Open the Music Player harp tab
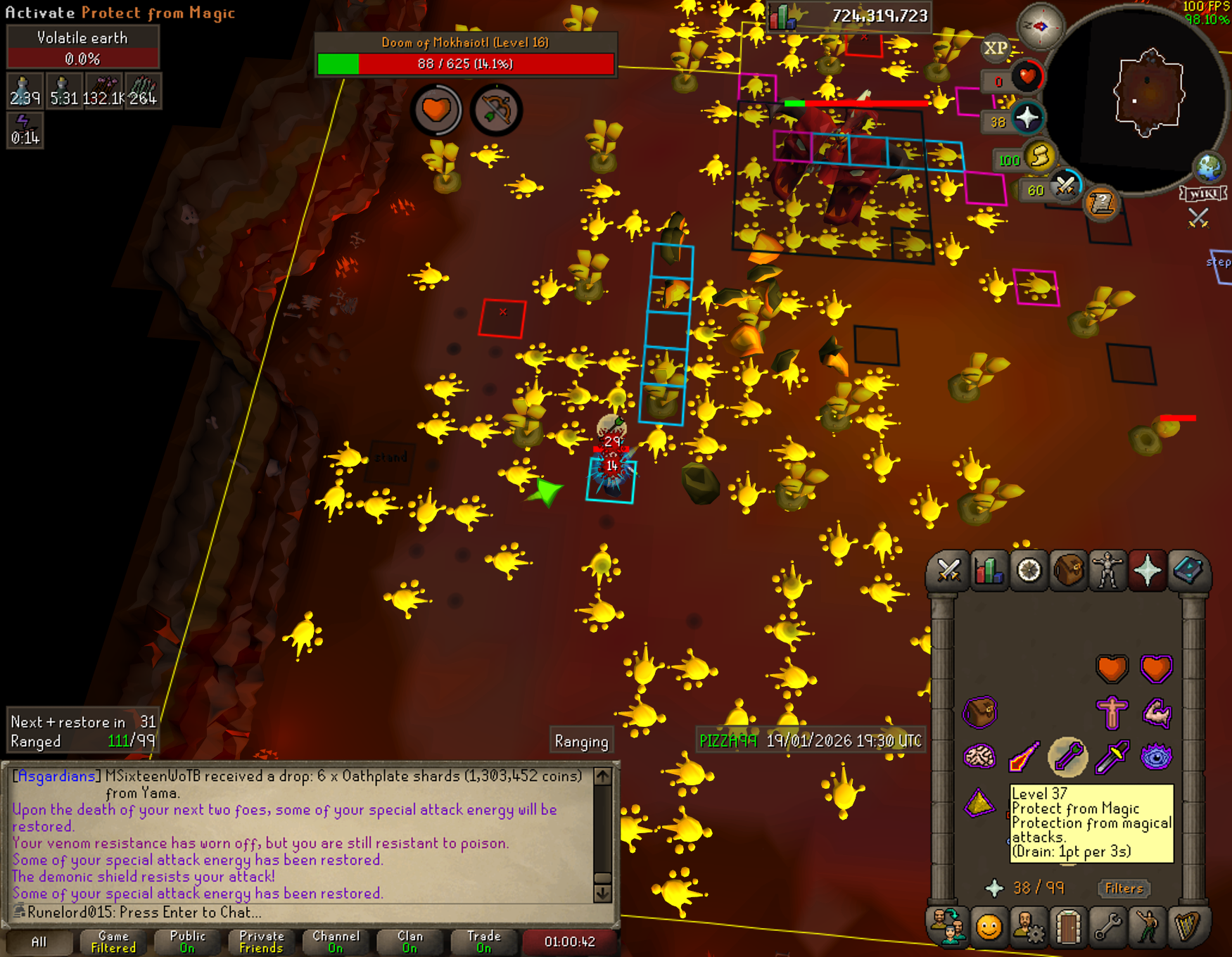 (1188, 927)
